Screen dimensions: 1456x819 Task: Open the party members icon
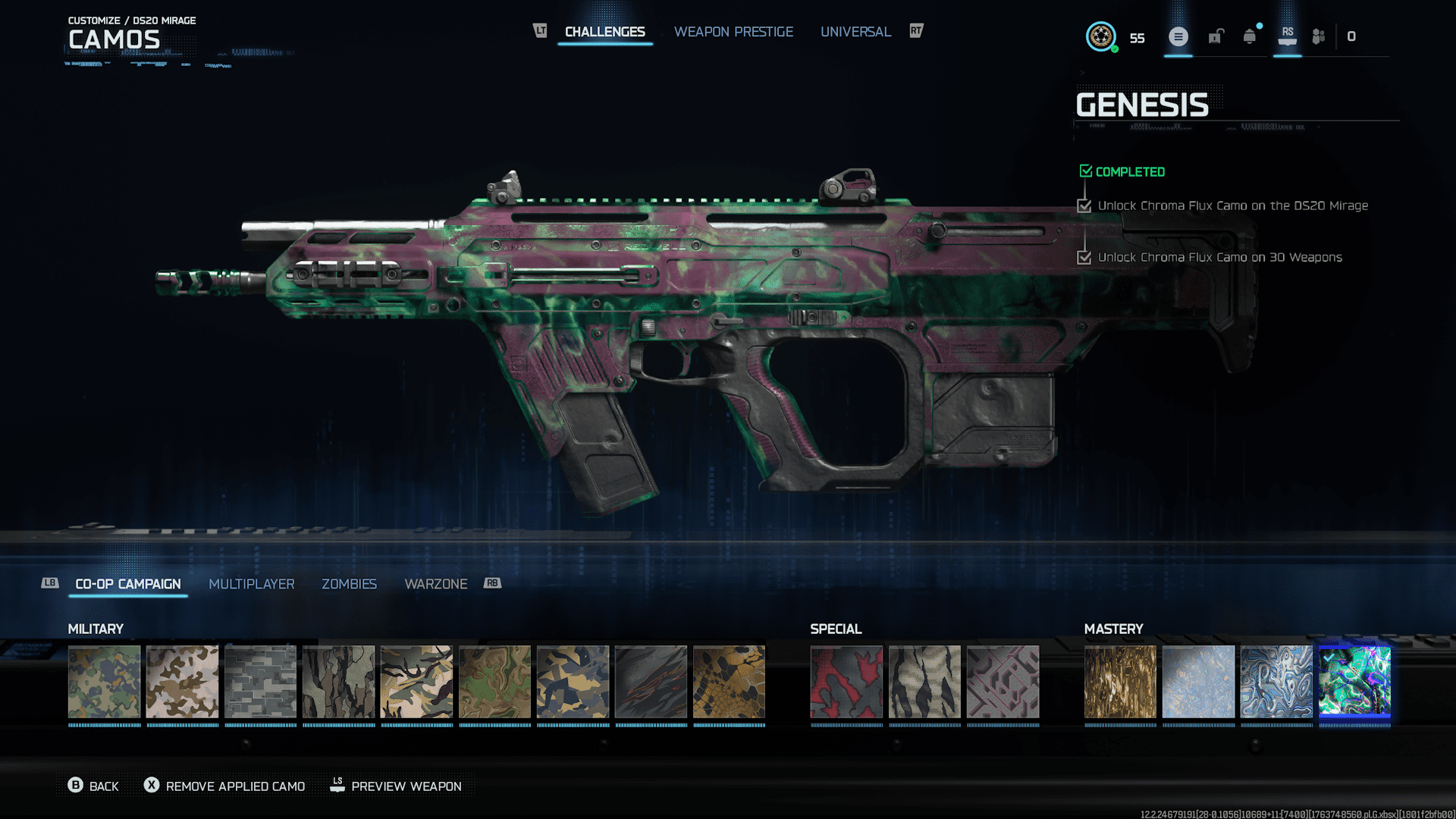1319,36
